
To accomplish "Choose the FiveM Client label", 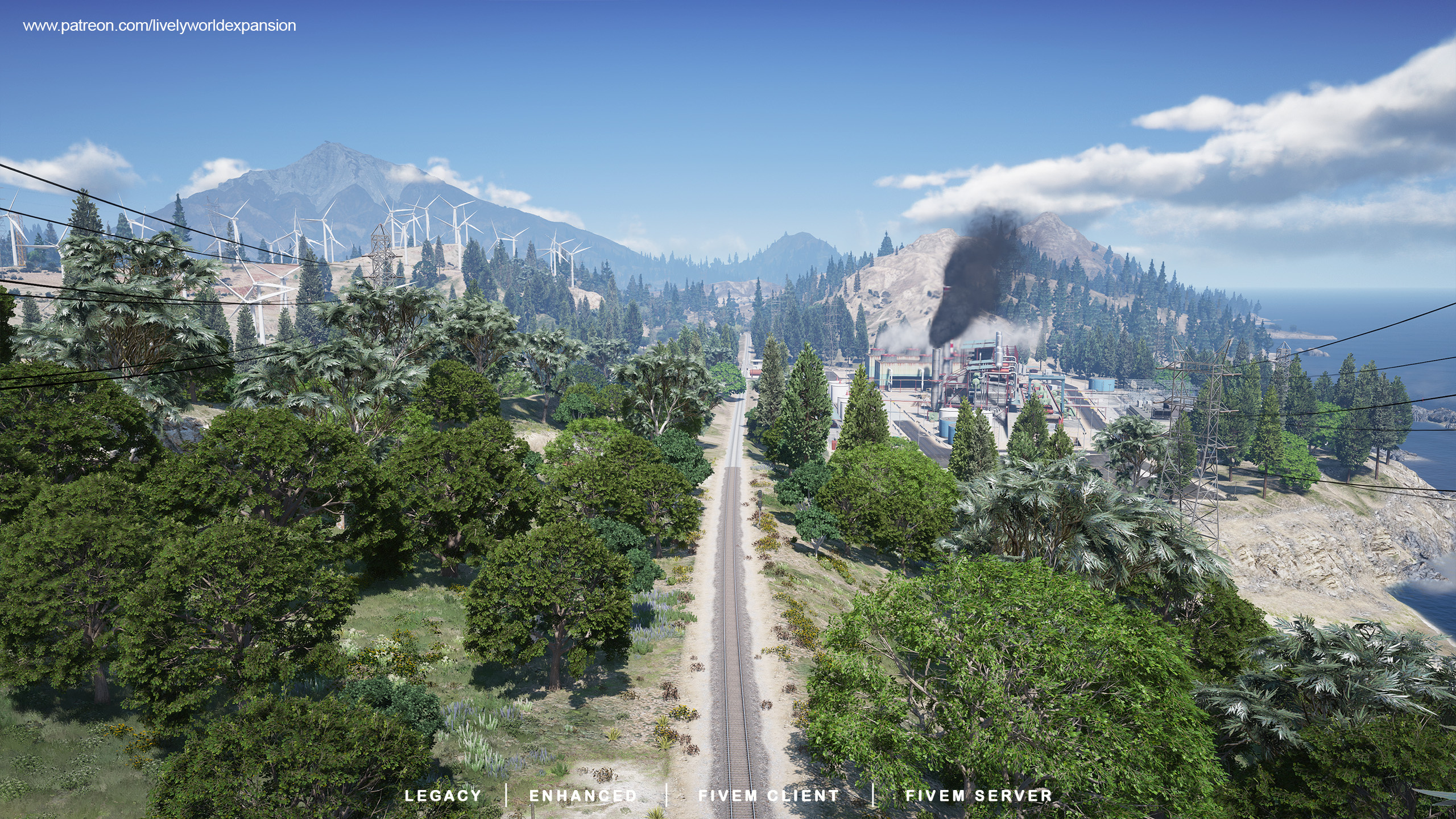I will (768, 796).
